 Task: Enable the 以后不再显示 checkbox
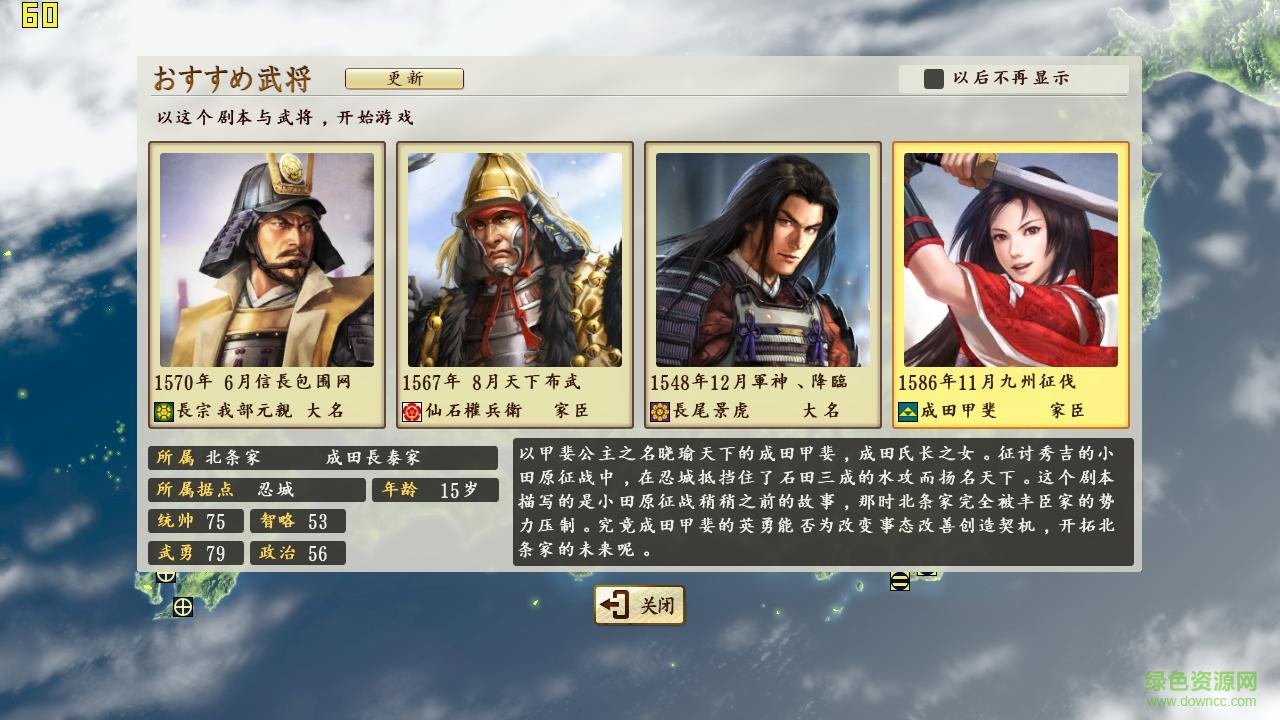pyautogui.click(x=934, y=78)
